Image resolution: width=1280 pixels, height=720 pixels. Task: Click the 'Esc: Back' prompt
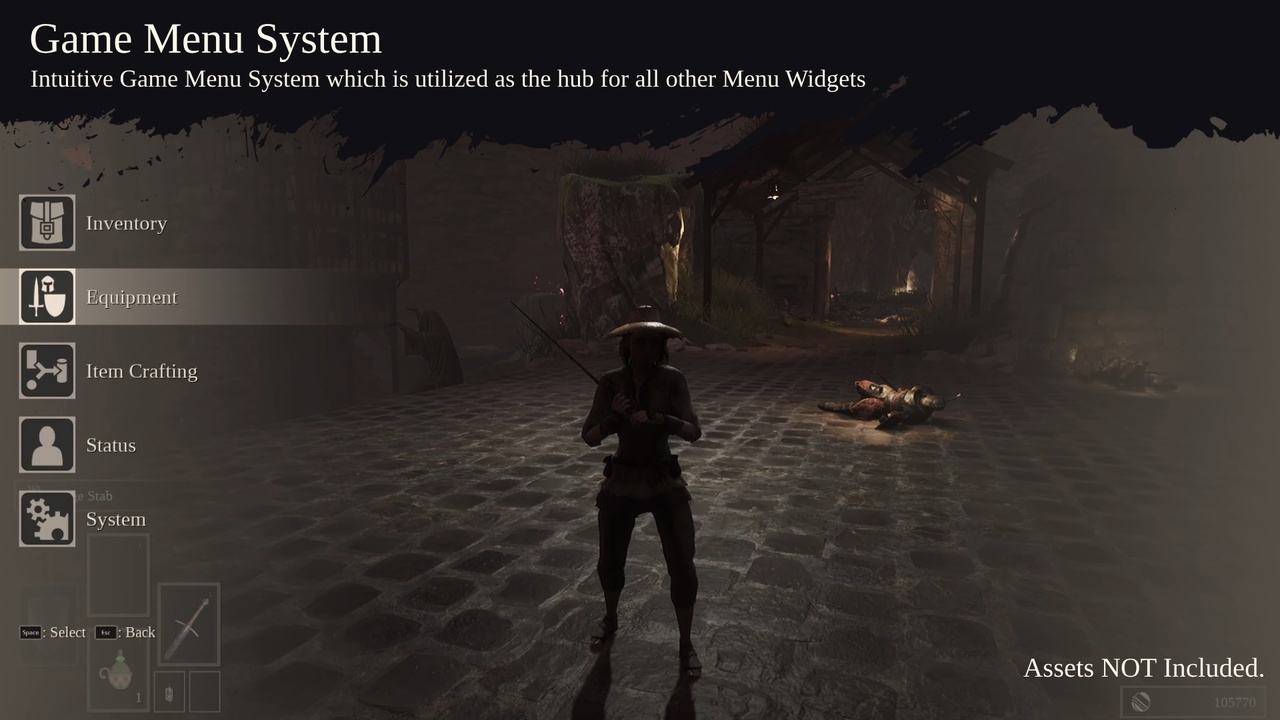point(124,632)
